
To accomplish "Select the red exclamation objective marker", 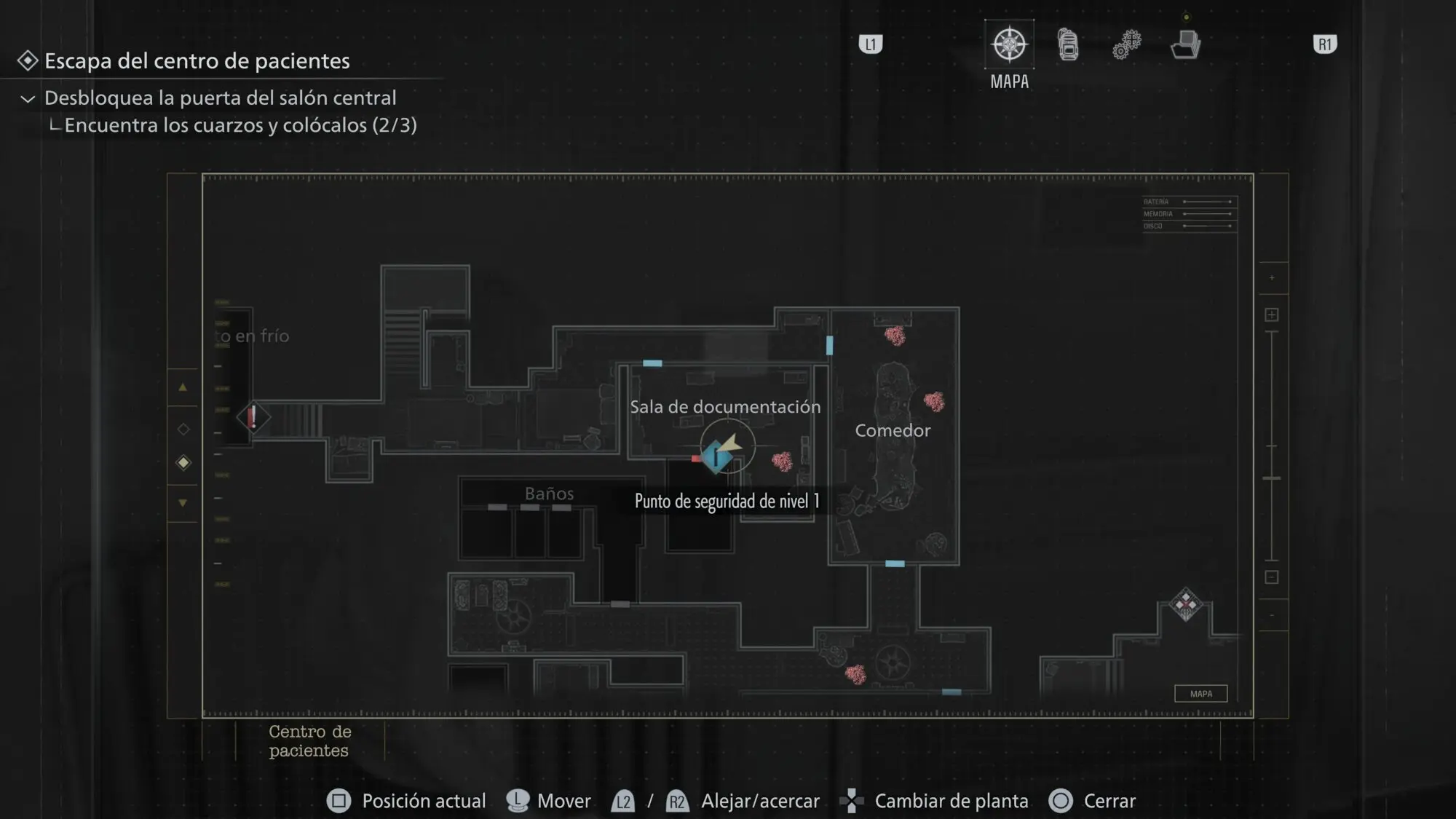I will (253, 417).
